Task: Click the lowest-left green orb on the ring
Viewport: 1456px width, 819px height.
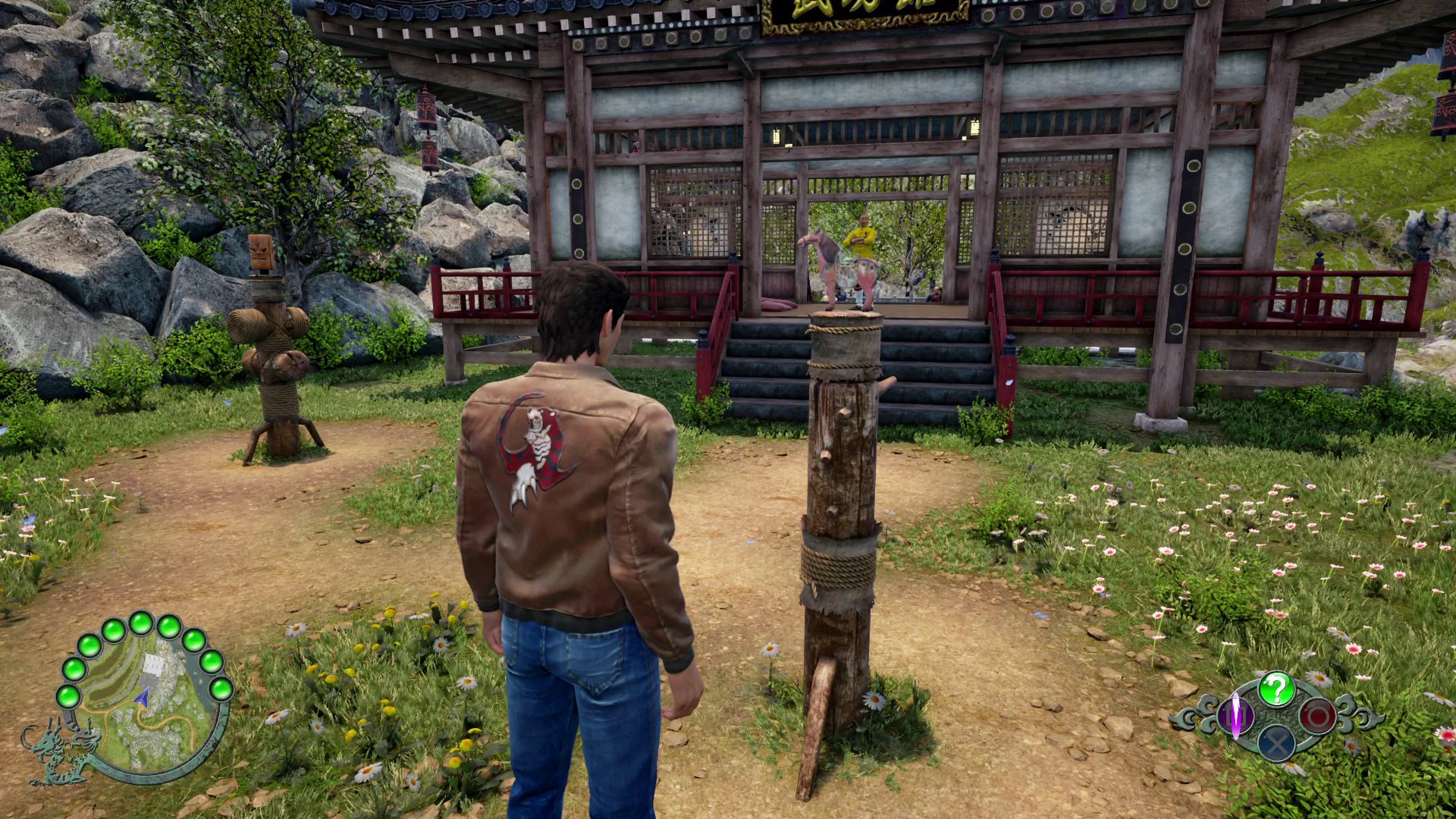Action: (x=67, y=696)
